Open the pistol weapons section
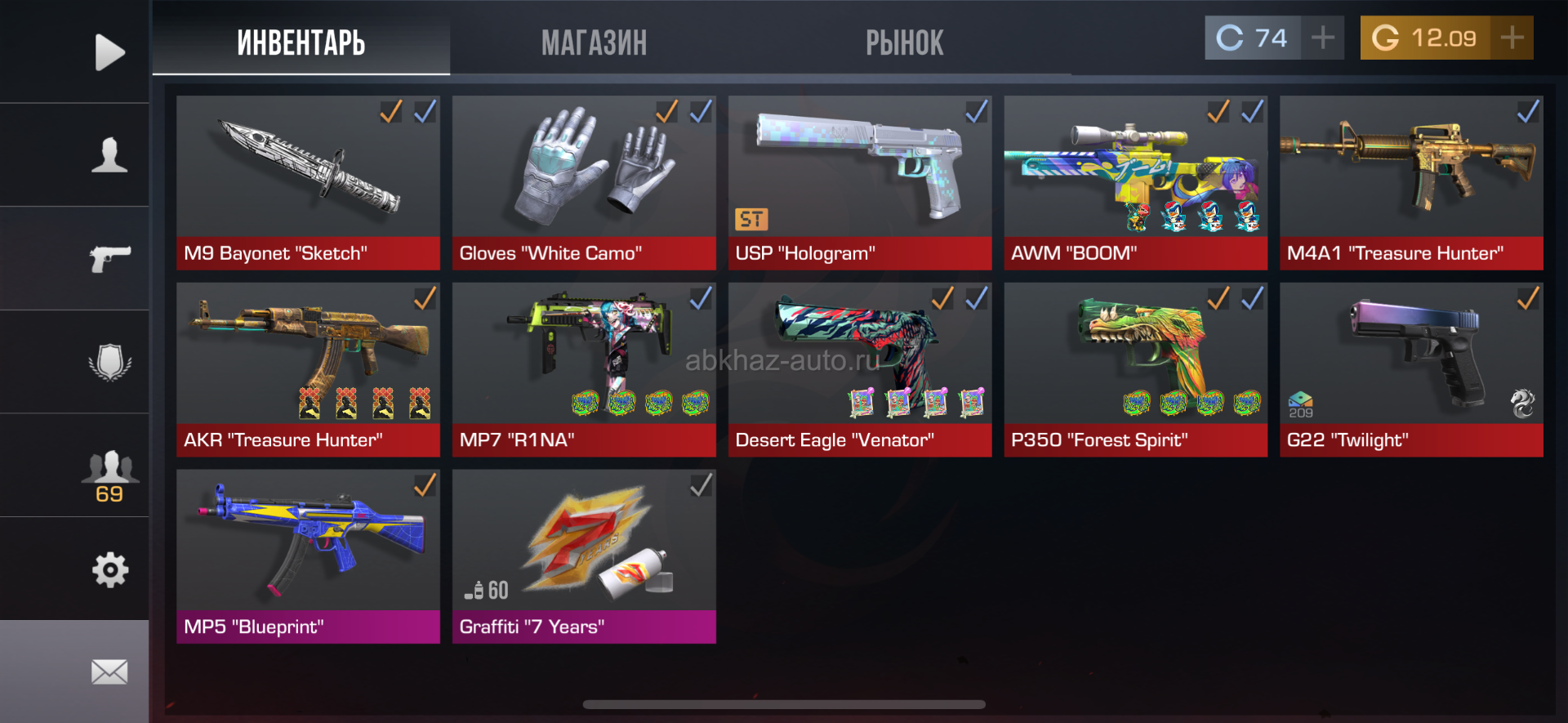Image resolution: width=1568 pixels, height=723 pixels. [x=109, y=258]
